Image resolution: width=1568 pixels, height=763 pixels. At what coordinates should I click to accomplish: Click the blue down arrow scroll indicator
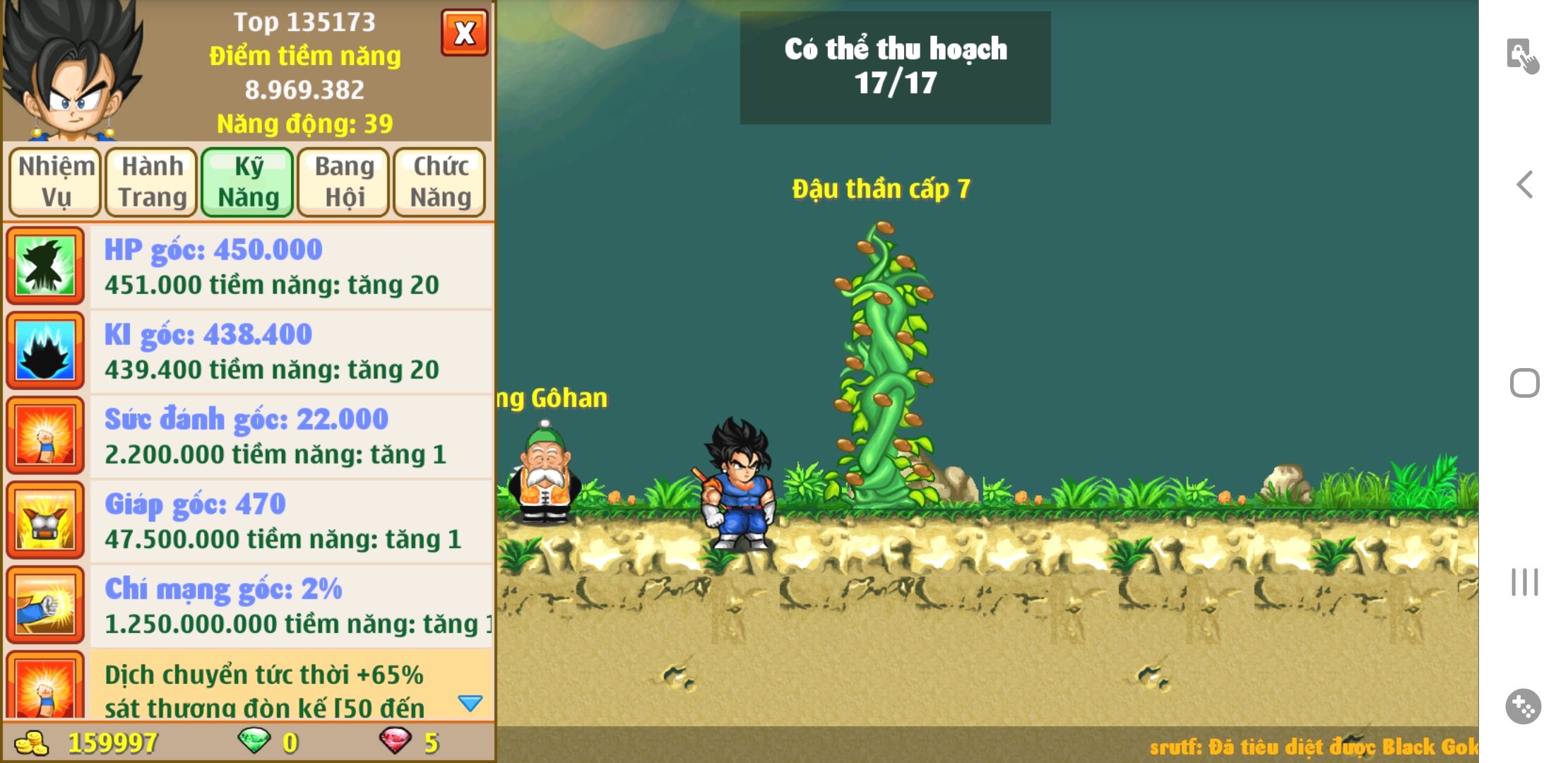(x=470, y=703)
